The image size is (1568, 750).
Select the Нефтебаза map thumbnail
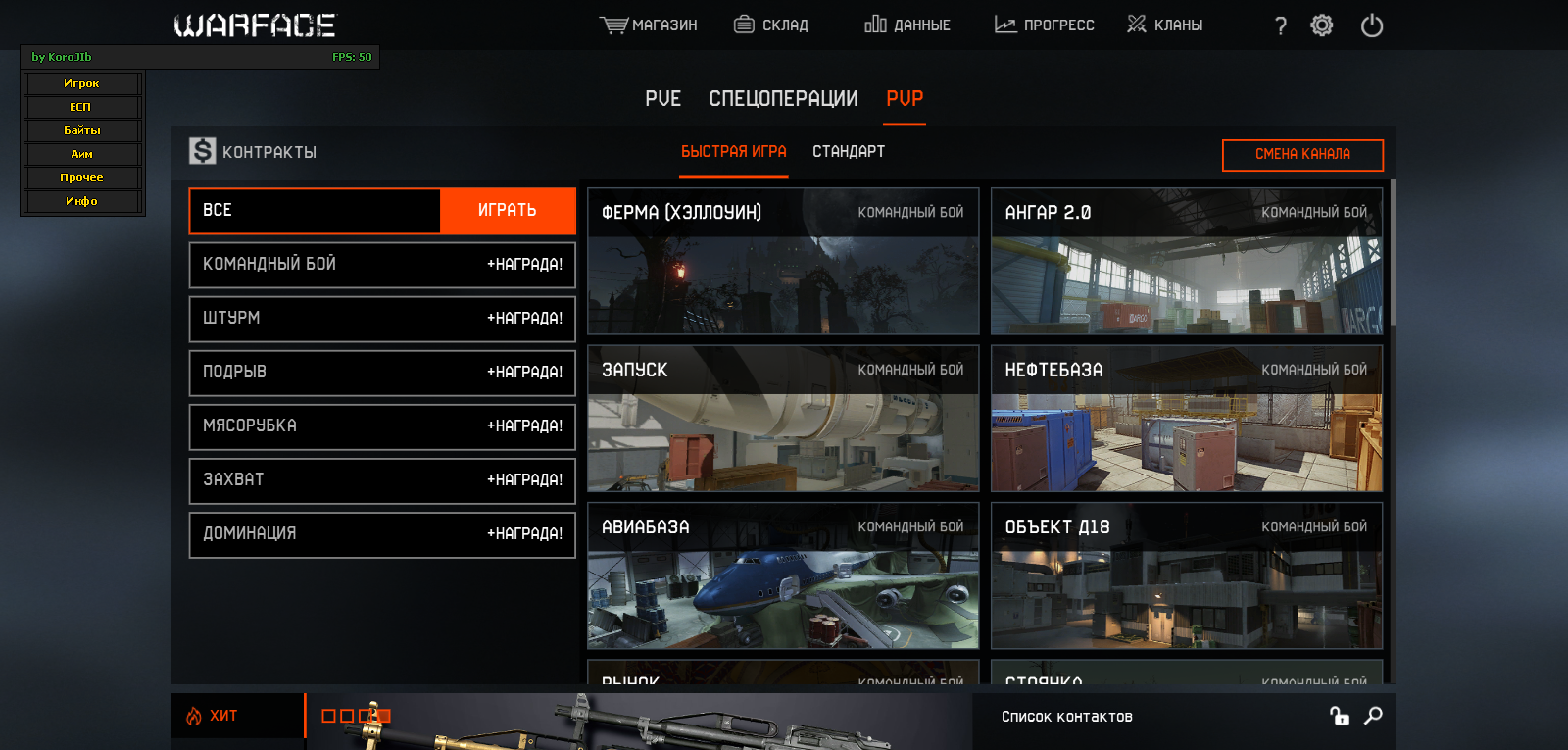tap(1186, 419)
